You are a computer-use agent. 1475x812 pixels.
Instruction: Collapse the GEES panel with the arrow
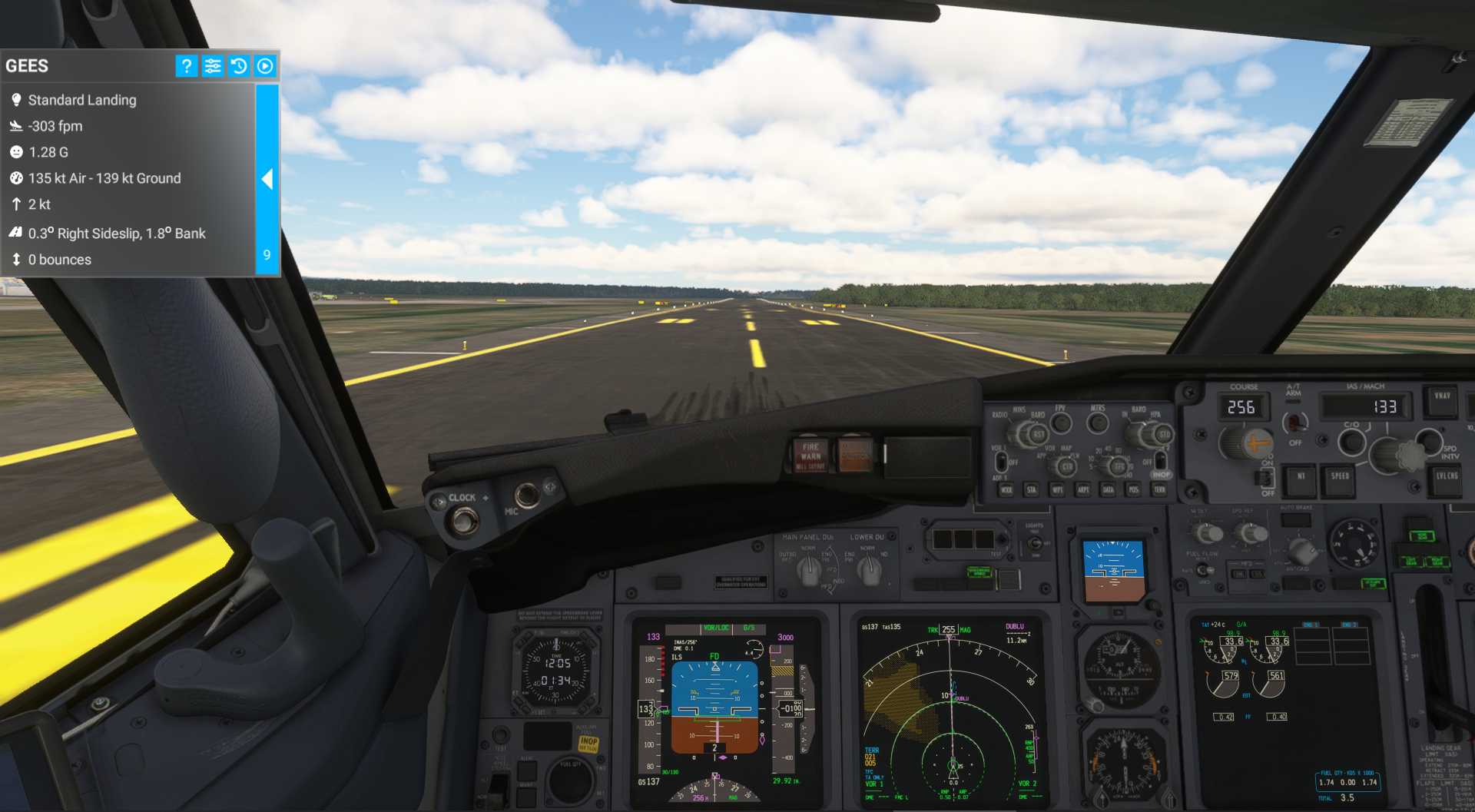tap(267, 179)
